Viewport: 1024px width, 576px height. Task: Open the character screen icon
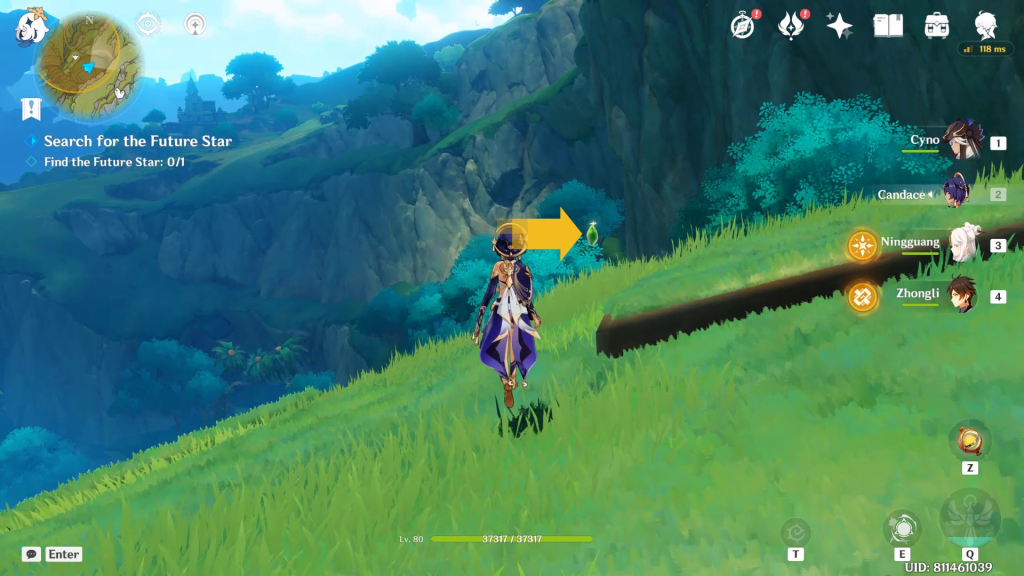coord(986,26)
